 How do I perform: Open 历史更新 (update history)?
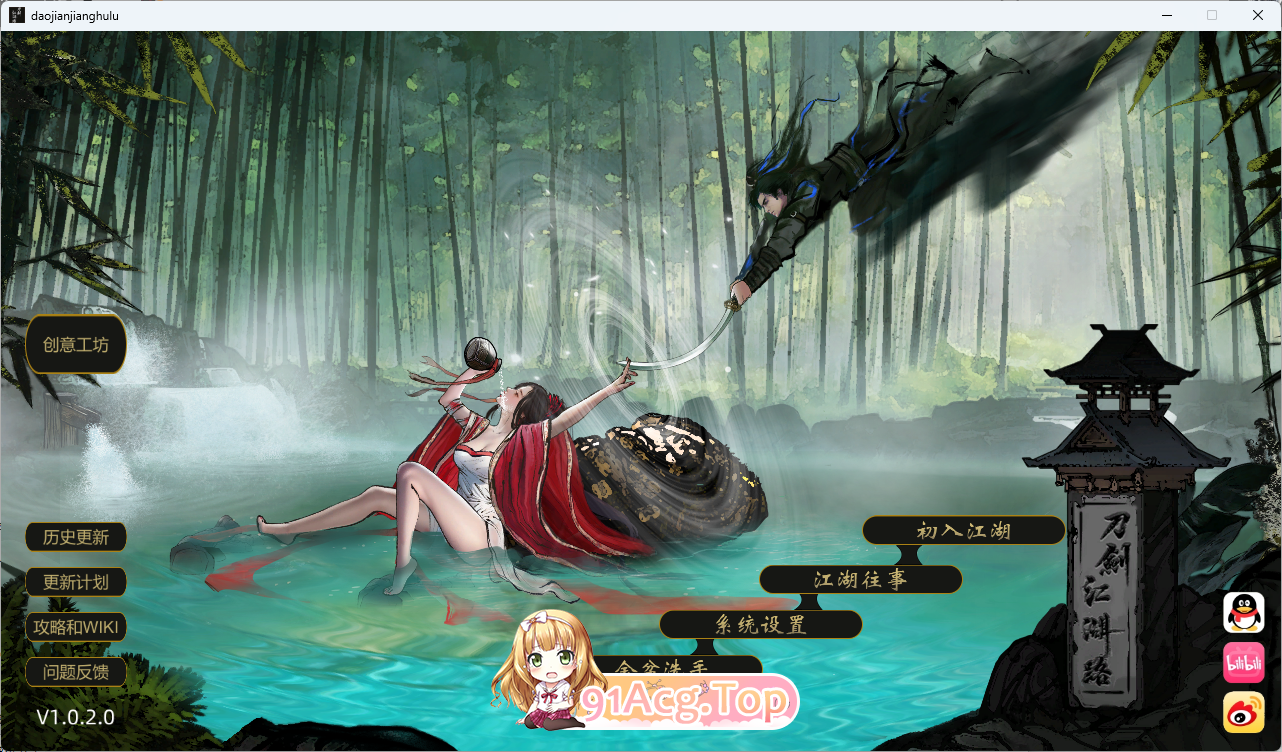75,537
